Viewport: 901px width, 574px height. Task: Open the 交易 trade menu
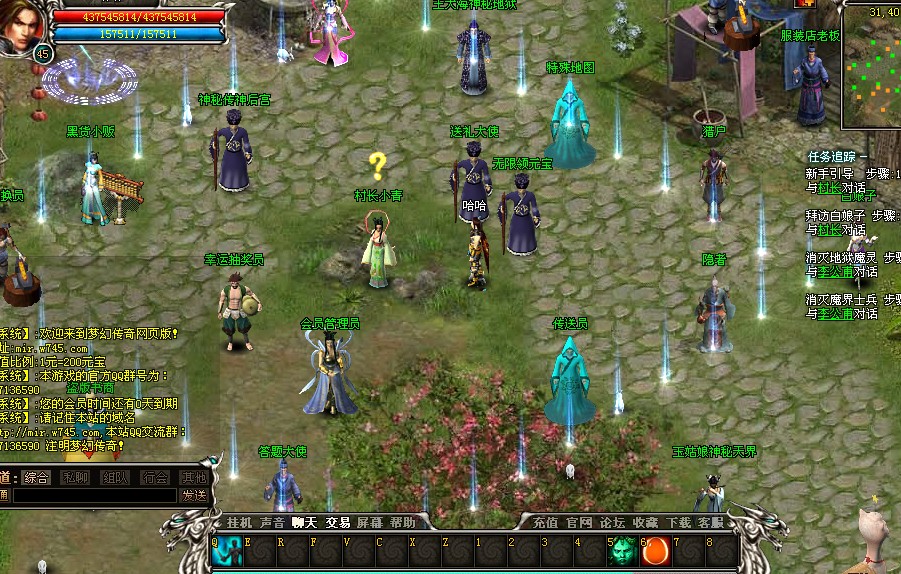338,523
